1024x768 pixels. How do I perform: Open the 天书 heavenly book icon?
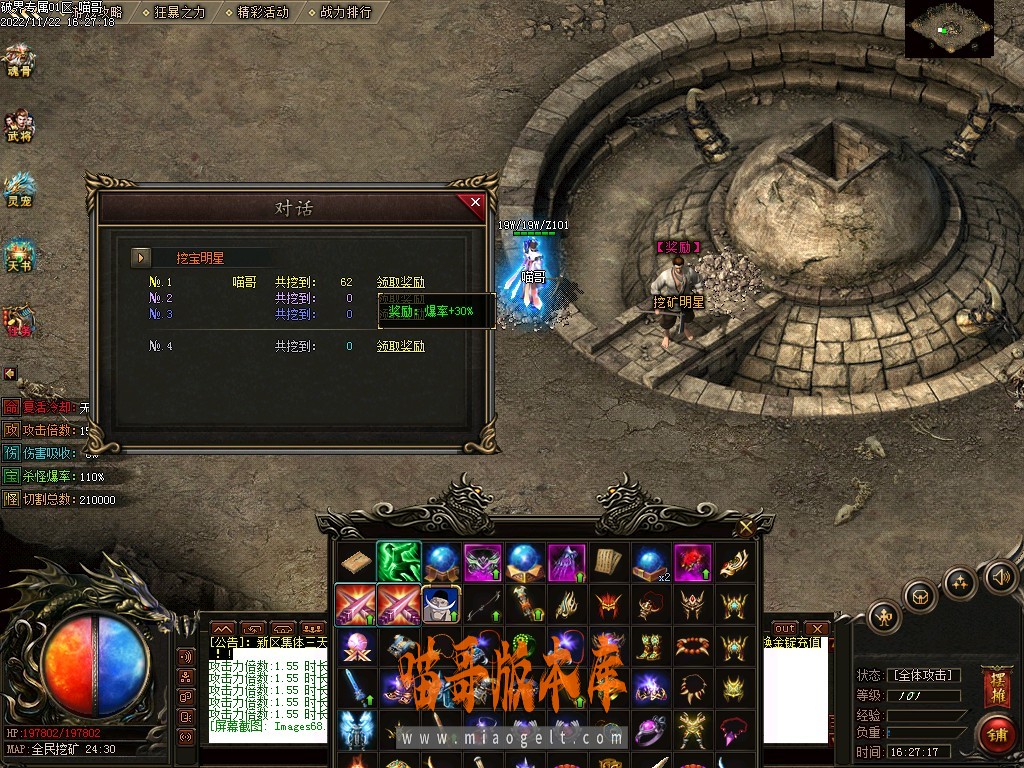(x=19, y=255)
